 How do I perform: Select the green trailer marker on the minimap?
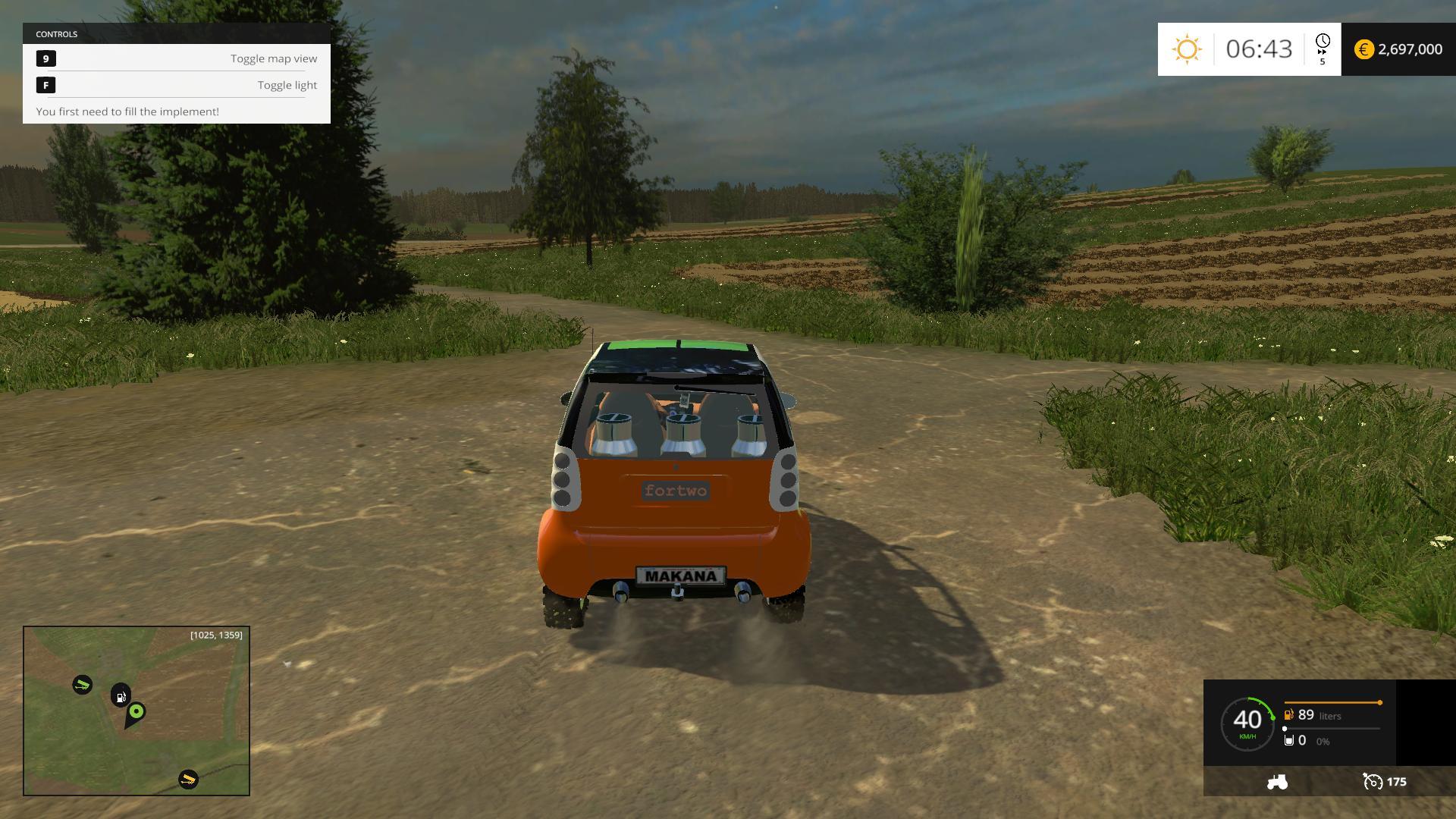[x=82, y=685]
